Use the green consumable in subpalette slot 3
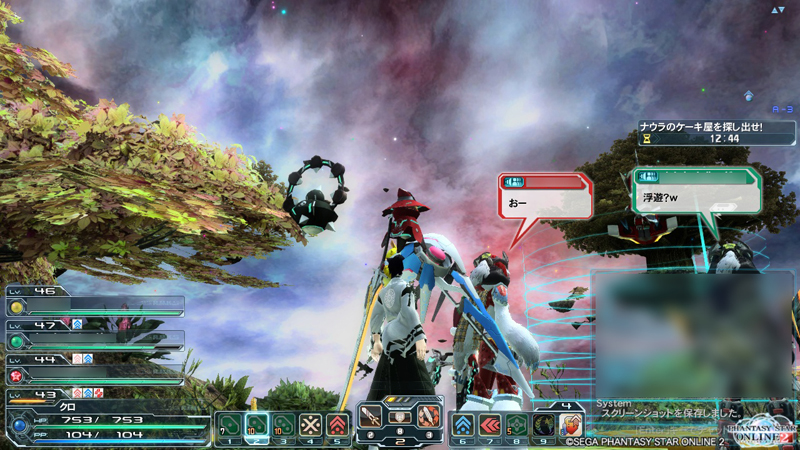The width and height of the screenshot is (800, 450). point(283,424)
